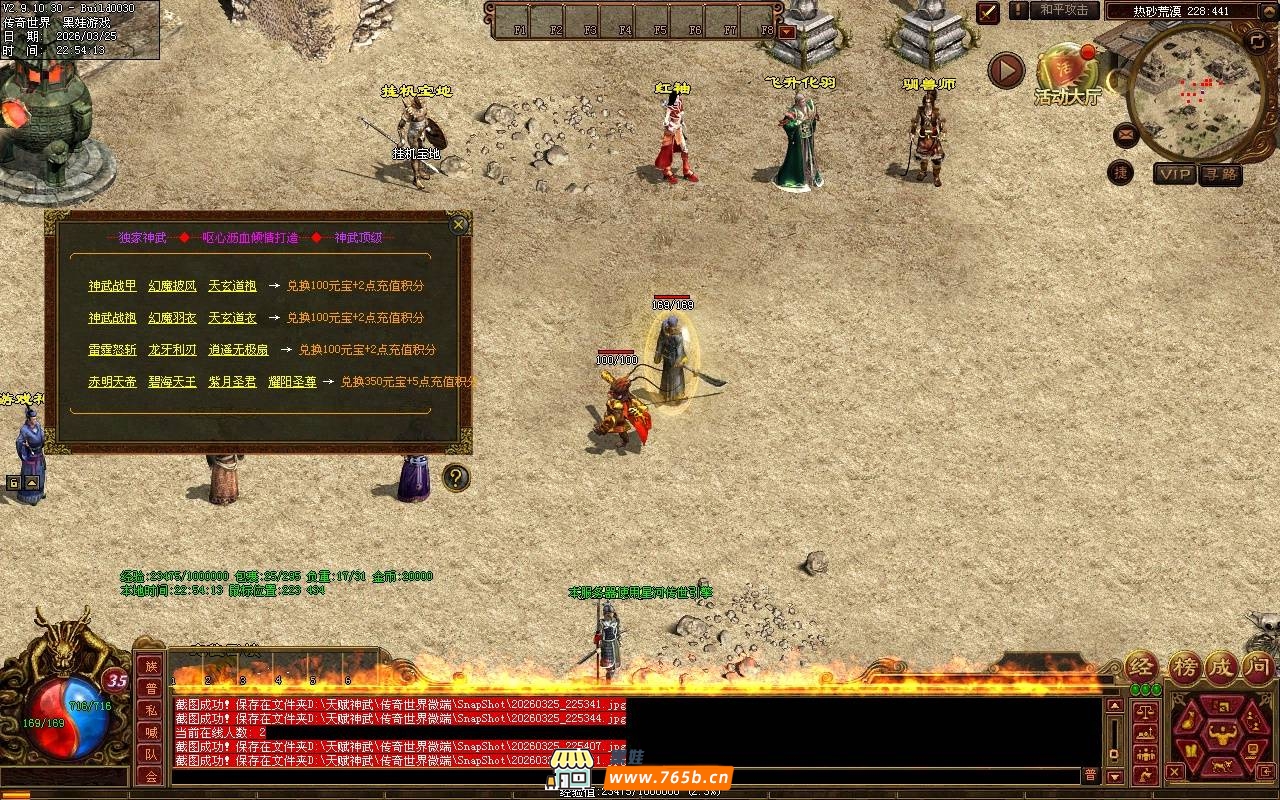Open the mail envelope icon
Image resolution: width=1280 pixels, height=800 pixels.
(1125, 133)
